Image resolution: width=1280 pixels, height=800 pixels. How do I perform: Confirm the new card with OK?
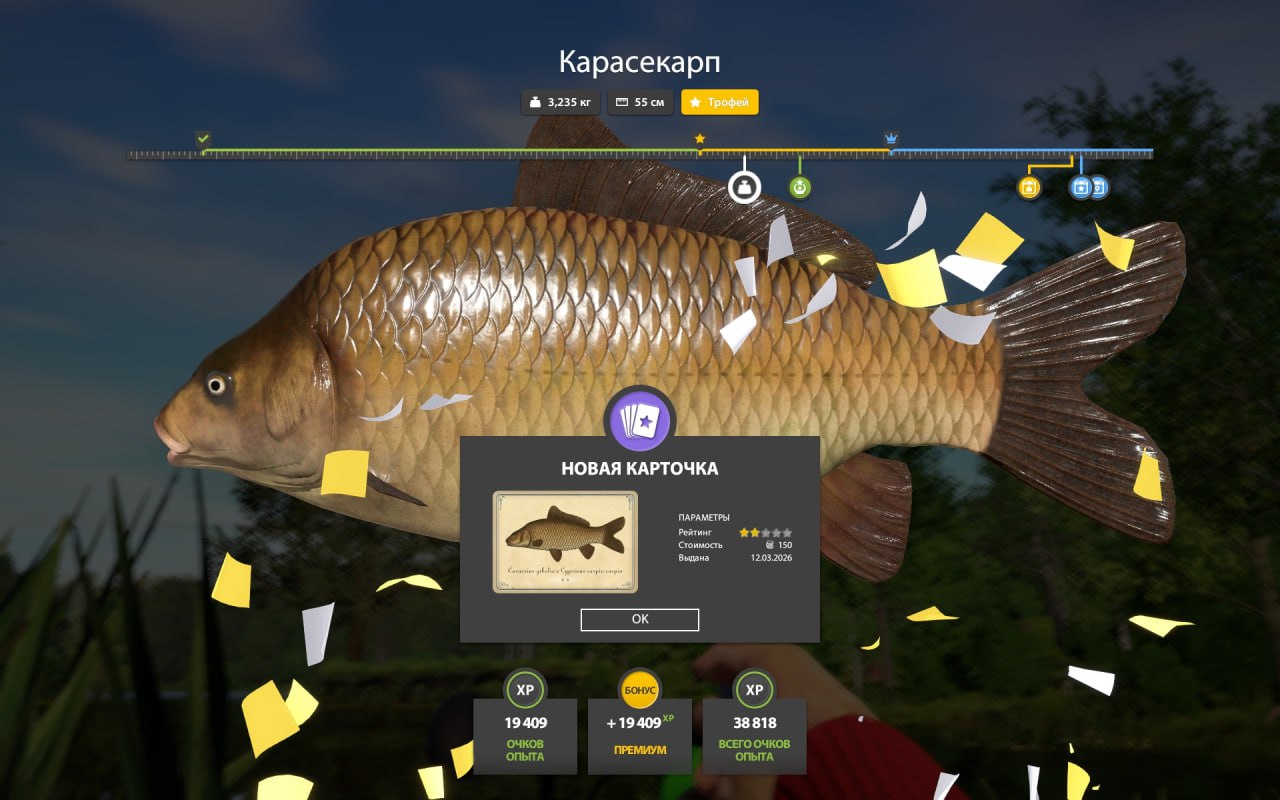click(640, 619)
